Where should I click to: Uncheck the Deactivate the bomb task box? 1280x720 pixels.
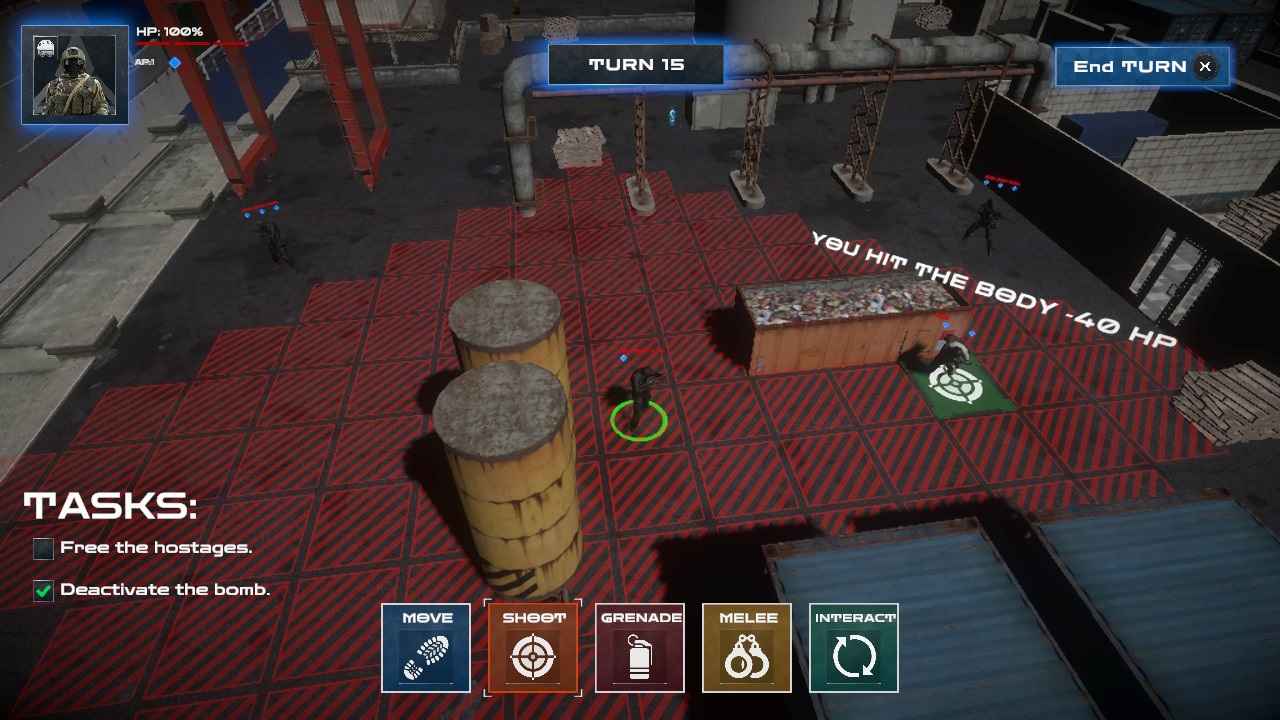click(41, 589)
